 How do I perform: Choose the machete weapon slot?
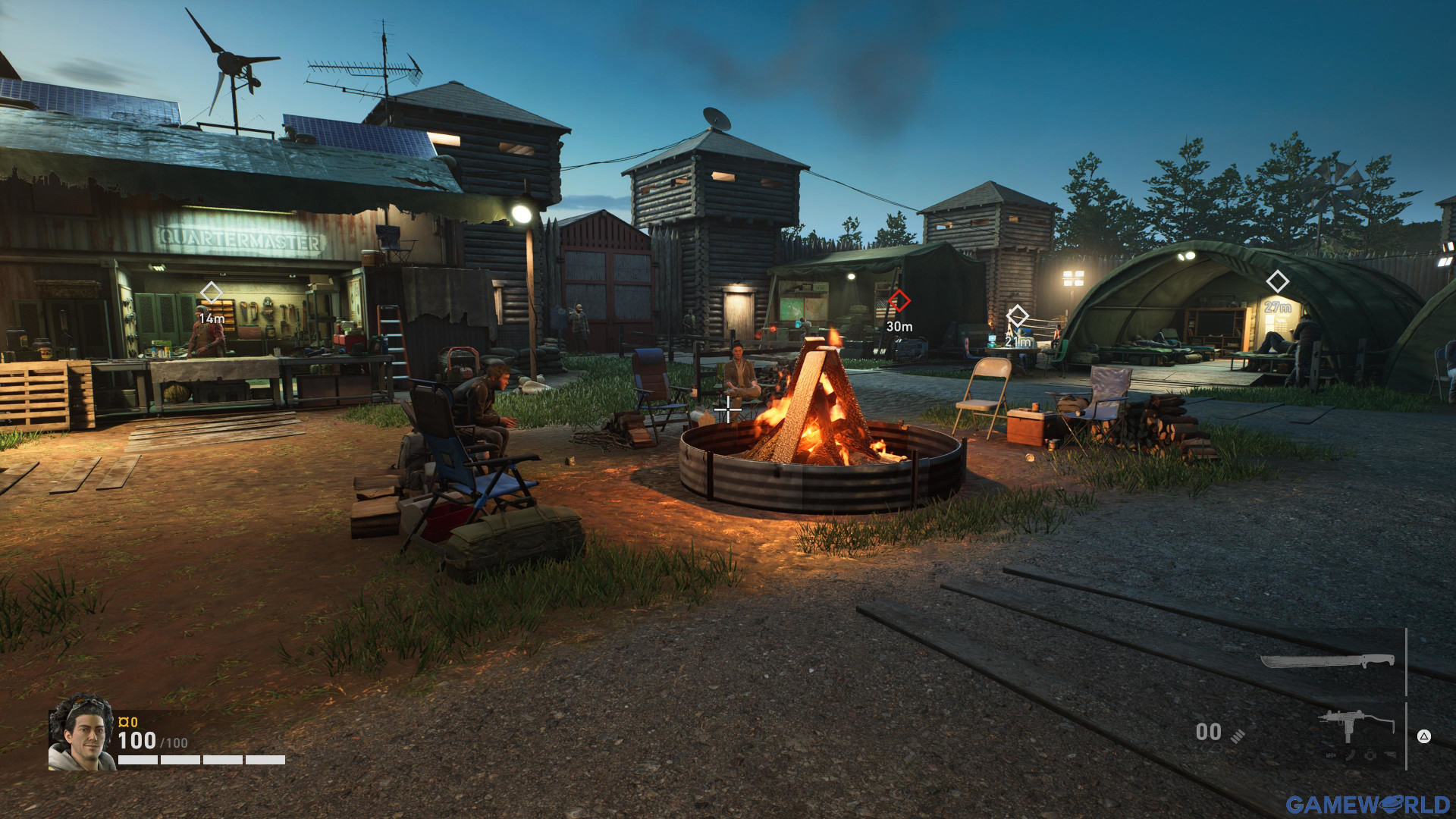click(1327, 661)
